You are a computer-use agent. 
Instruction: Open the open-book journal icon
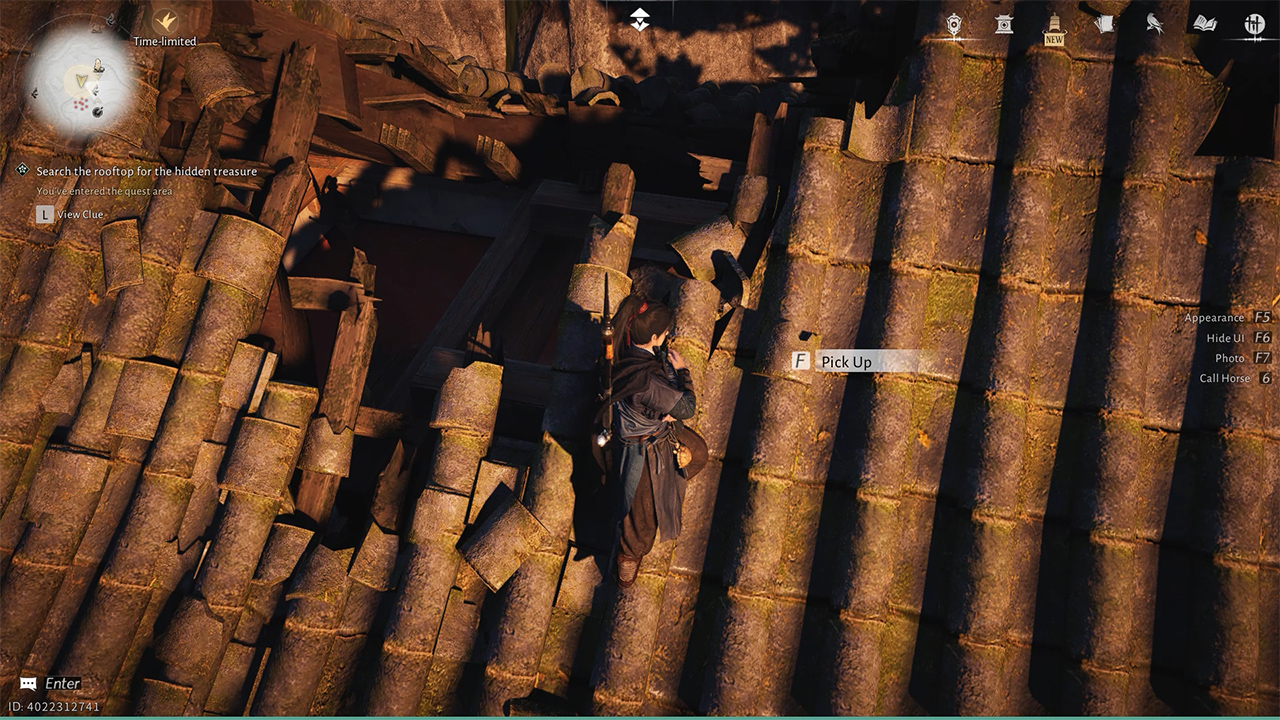[1205, 24]
